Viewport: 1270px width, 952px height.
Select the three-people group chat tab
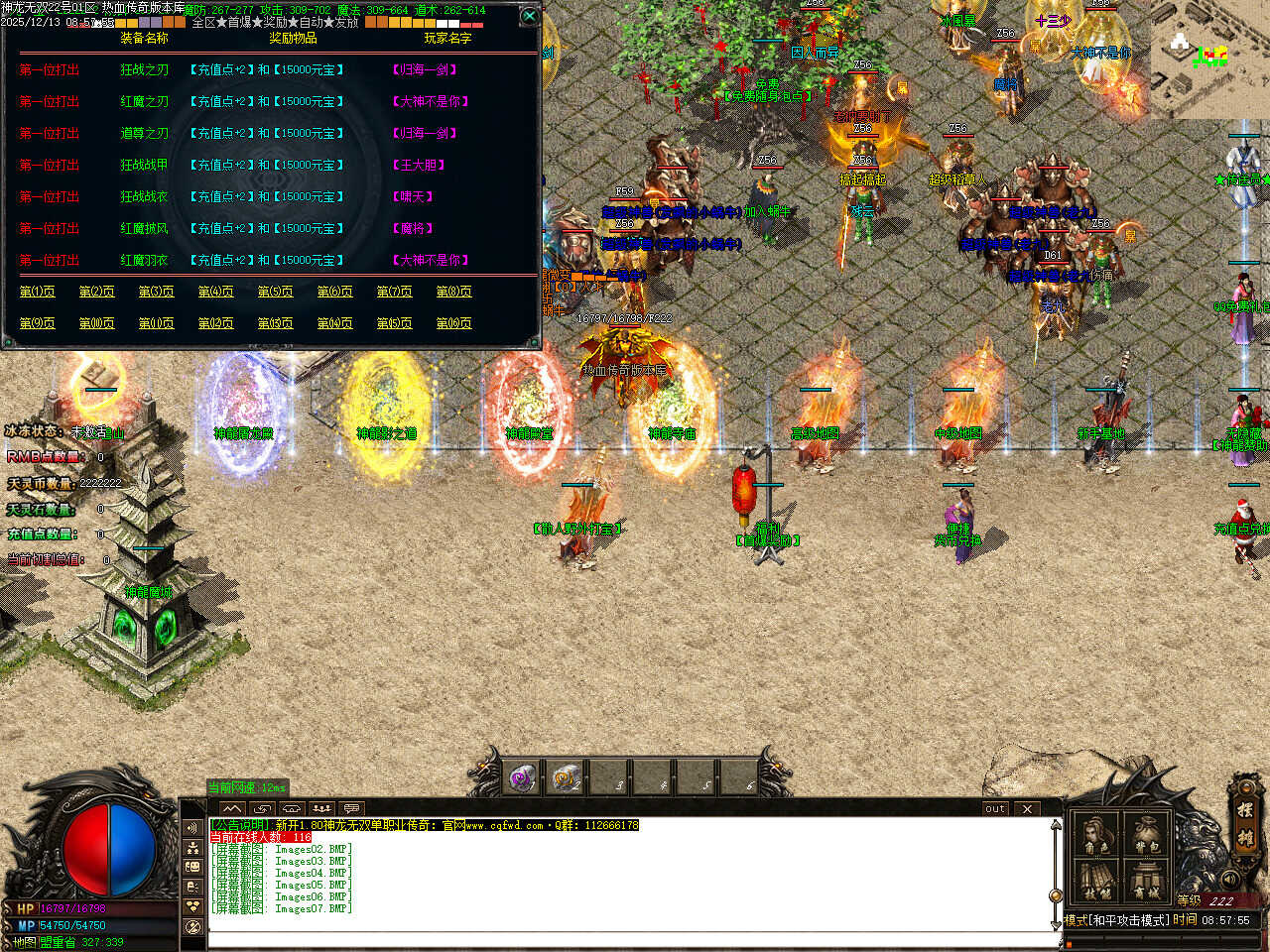coord(320,808)
